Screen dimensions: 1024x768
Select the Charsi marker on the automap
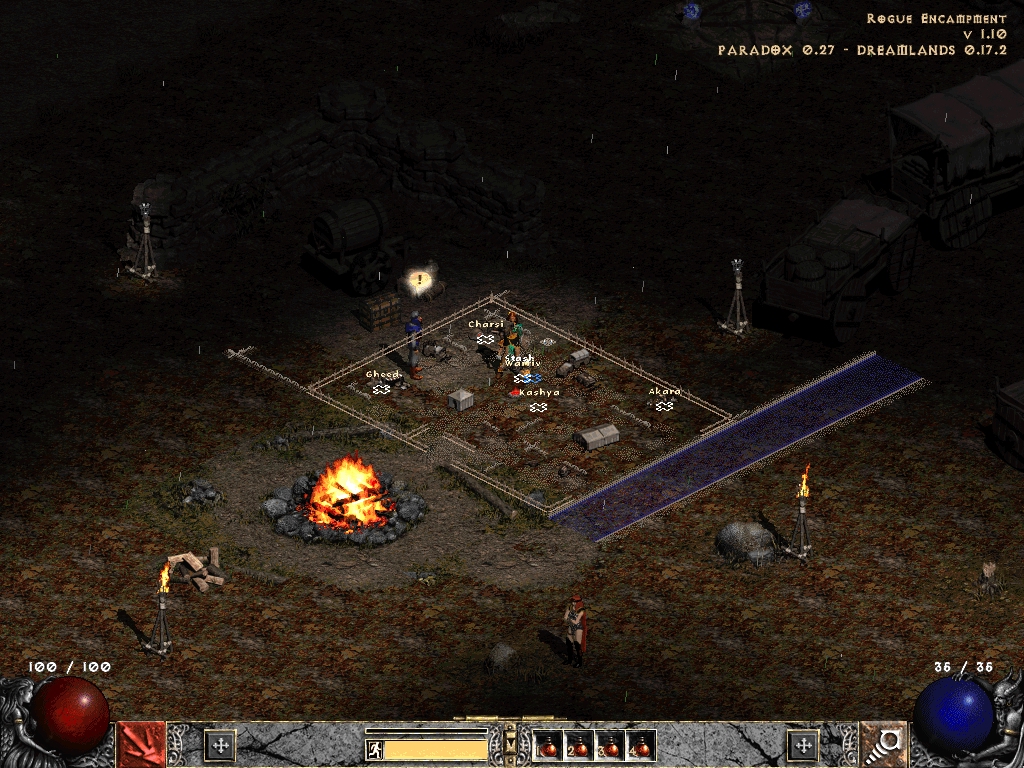[x=485, y=339]
